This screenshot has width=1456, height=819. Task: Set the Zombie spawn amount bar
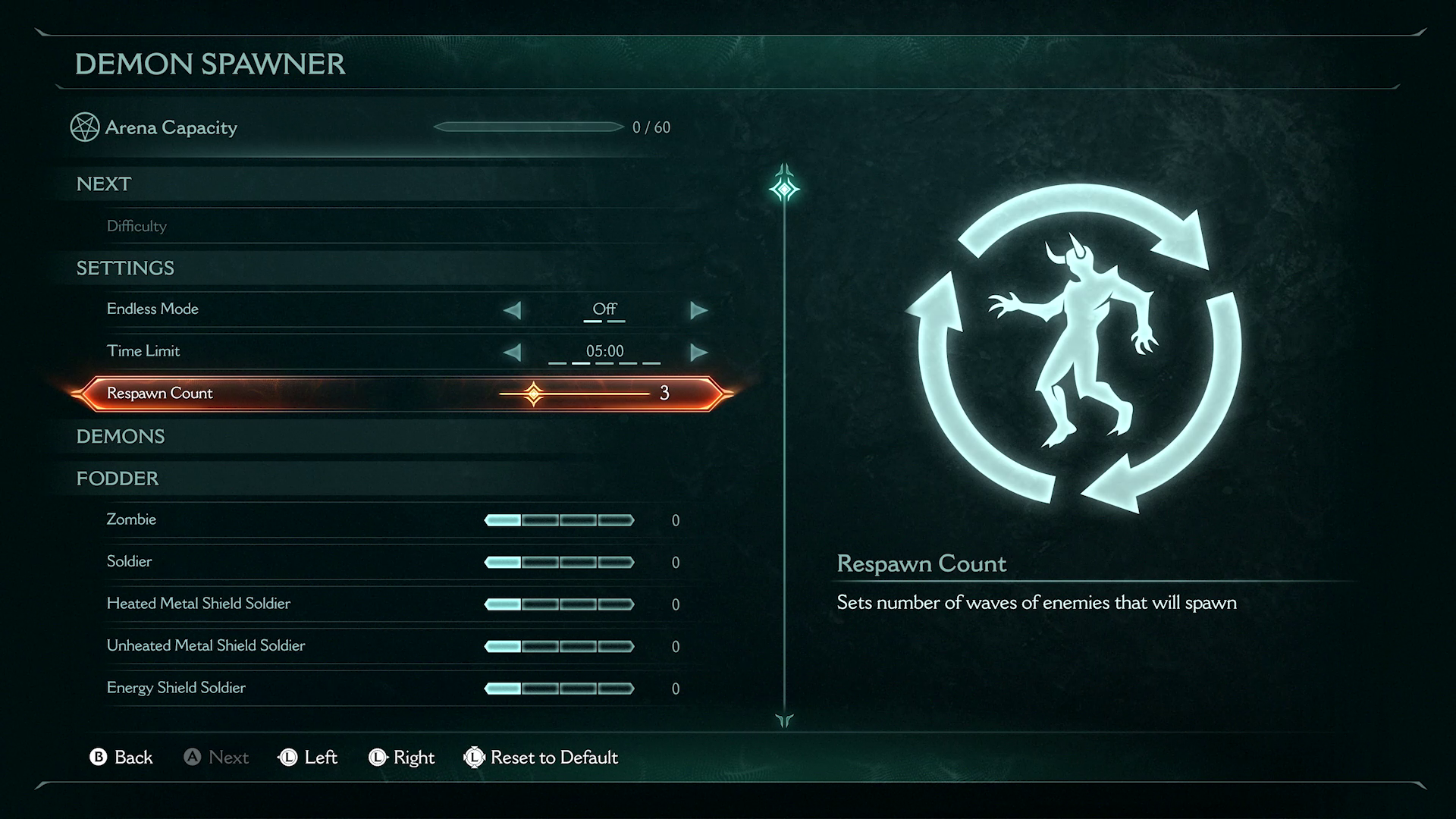tap(559, 520)
